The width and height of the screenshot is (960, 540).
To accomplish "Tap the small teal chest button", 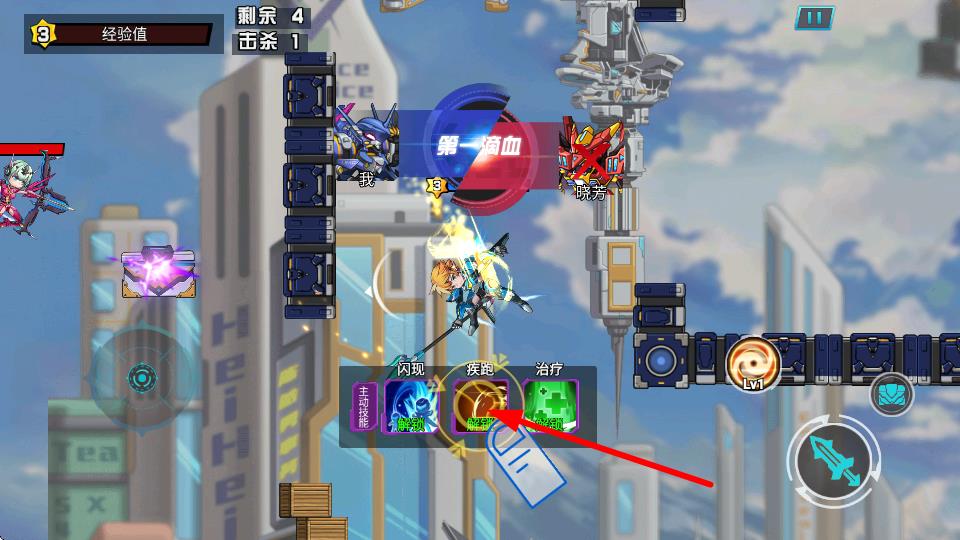I will coord(890,393).
